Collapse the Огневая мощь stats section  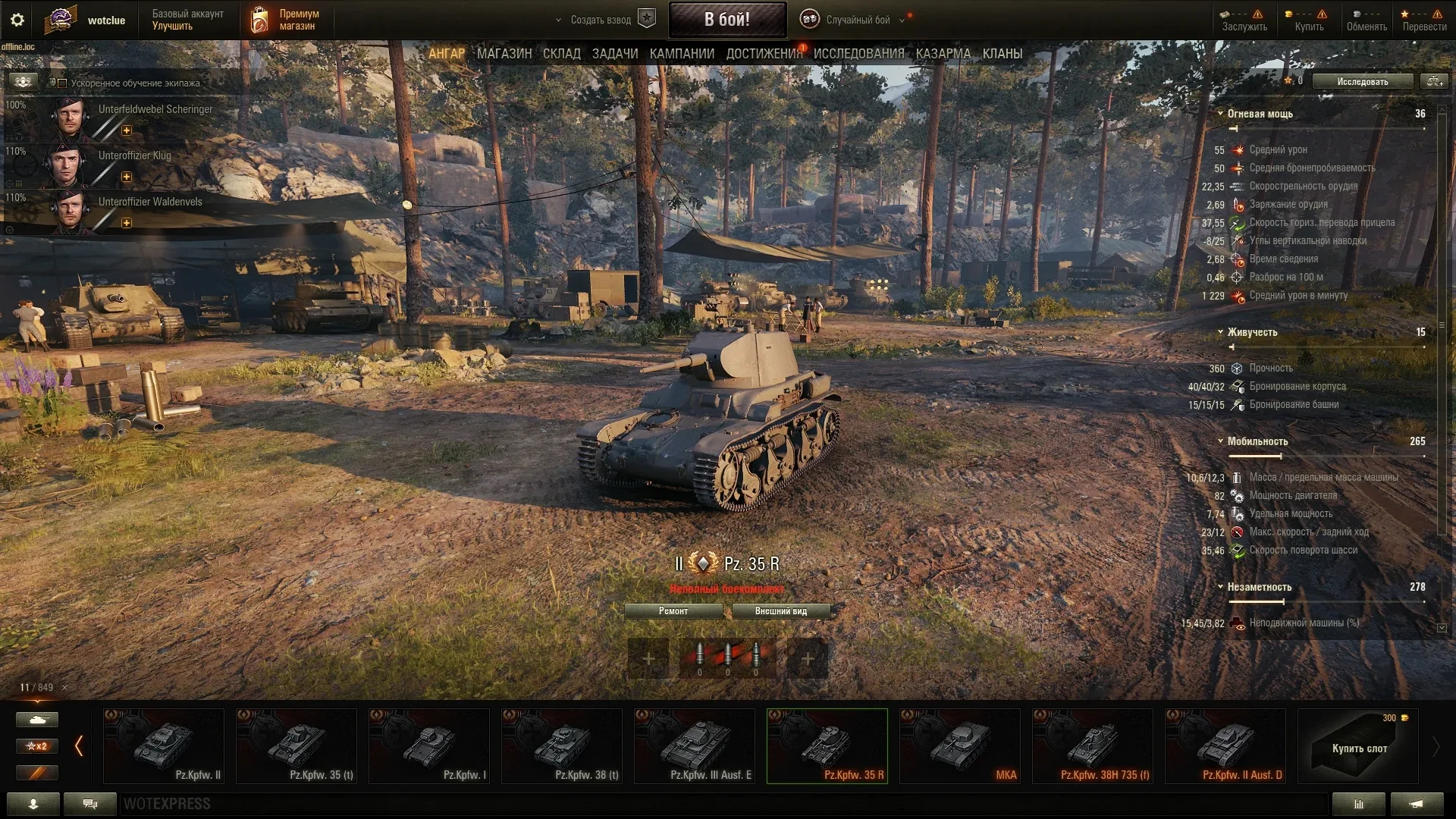[x=1220, y=114]
